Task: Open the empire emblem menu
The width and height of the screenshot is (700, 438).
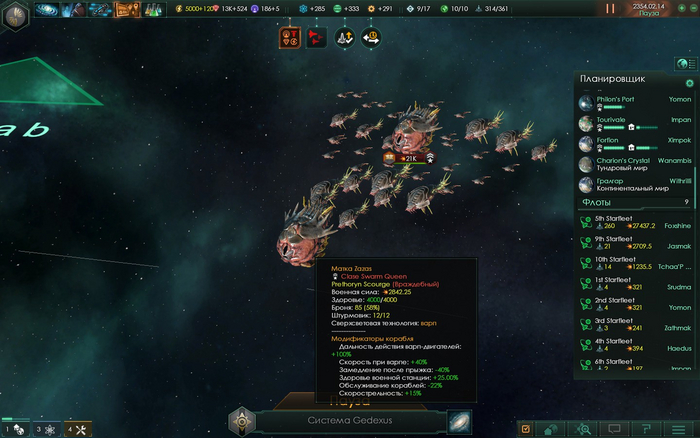Action: click(x=17, y=9)
